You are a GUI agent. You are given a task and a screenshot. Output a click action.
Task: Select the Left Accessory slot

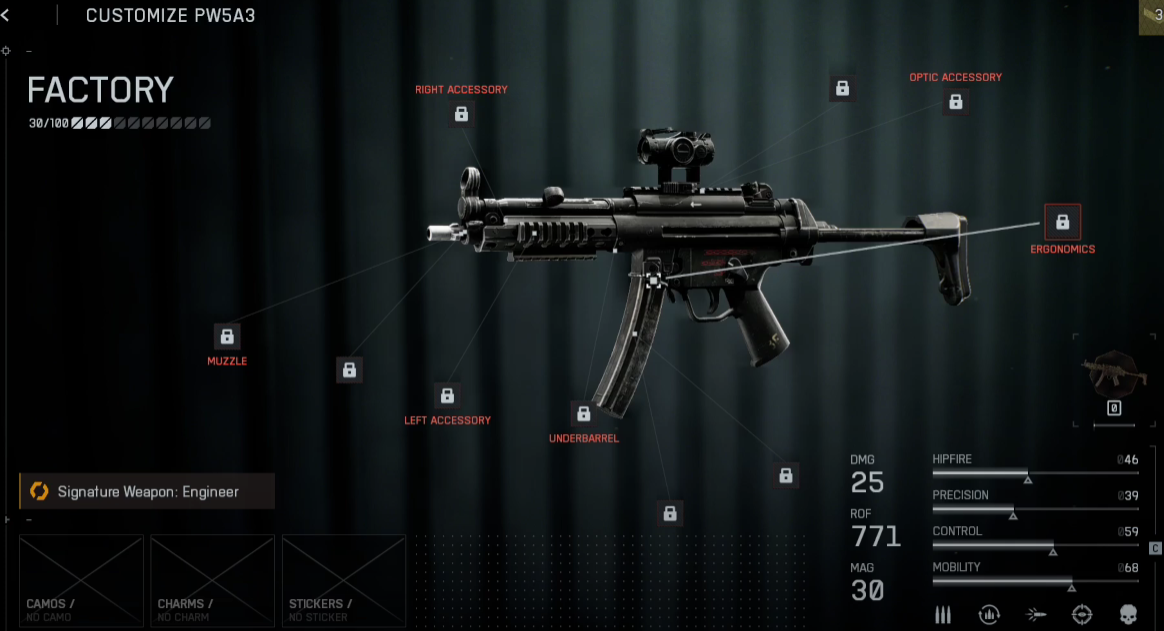coord(447,395)
